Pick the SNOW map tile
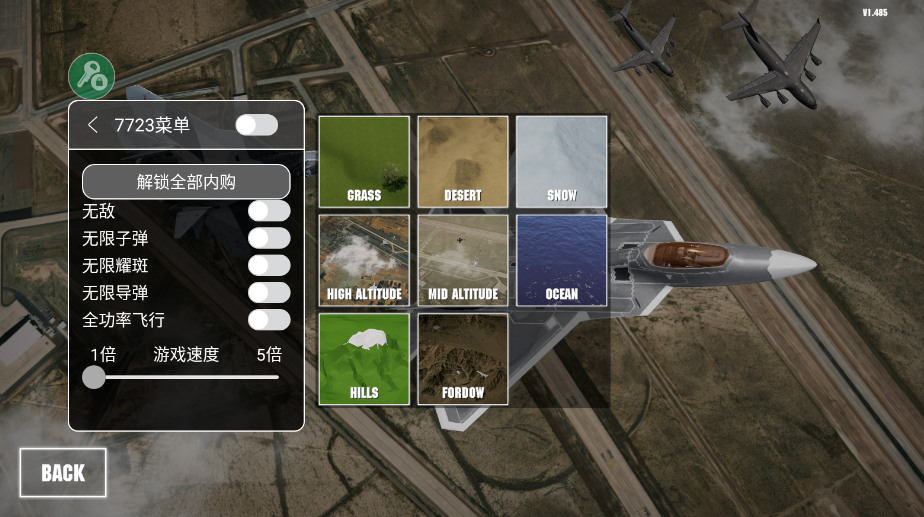 [561, 161]
